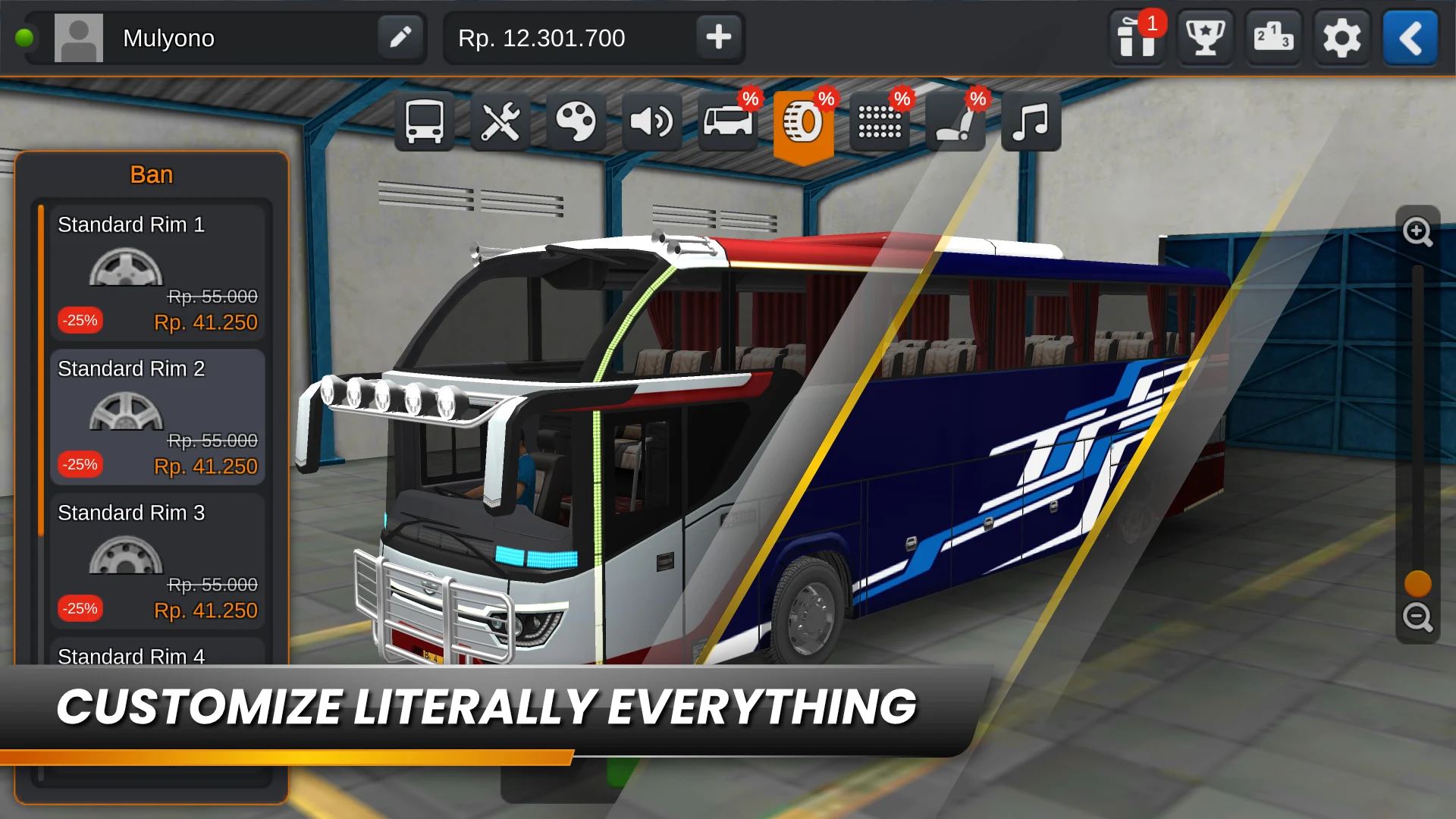The width and height of the screenshot is (1456, 819).
Task: Open the paint palette livery editor
Action: click(x=576, y=121)
